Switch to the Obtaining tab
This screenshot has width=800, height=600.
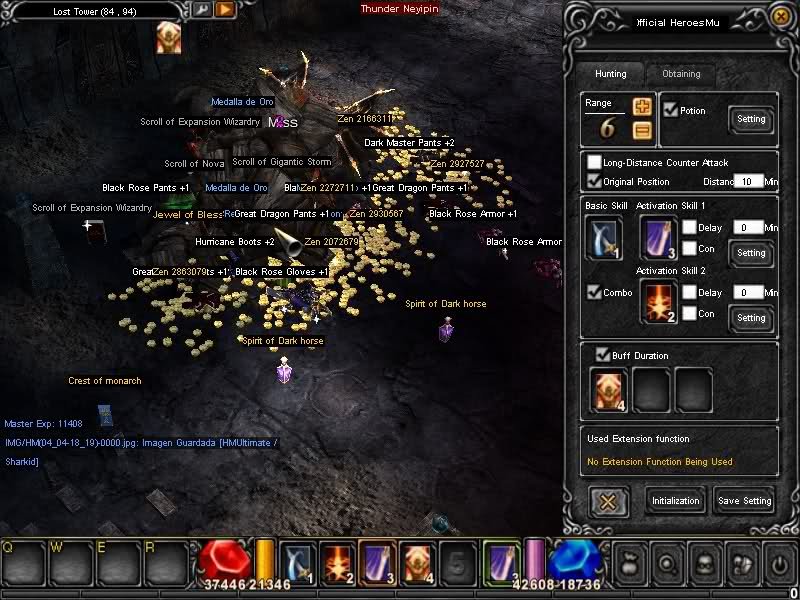pyautogui.click(x=681, y=74)
